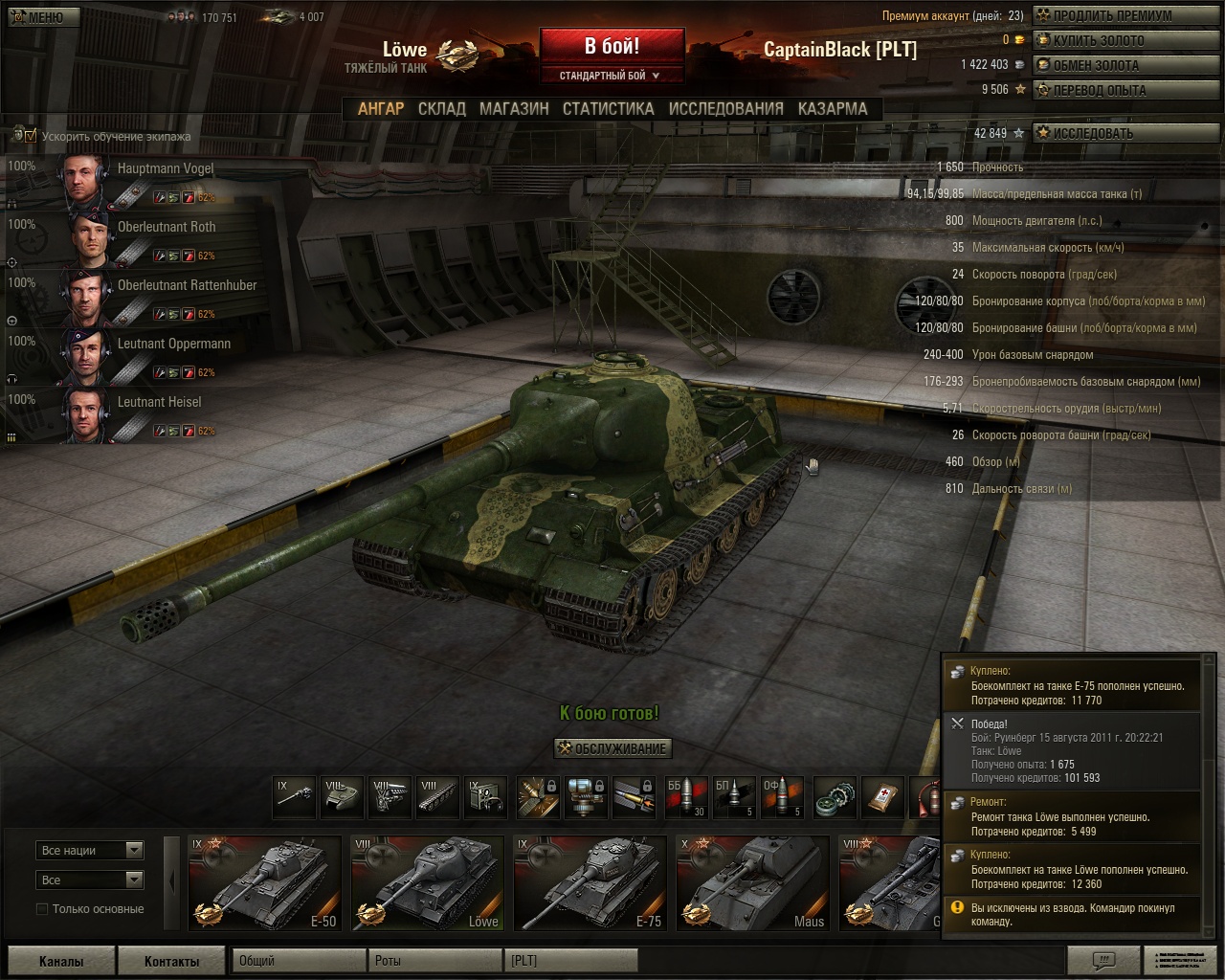The width and height of the screenshot is (1225, 980).
Task: Start battle with В бой! button
Action: [612, 47]
